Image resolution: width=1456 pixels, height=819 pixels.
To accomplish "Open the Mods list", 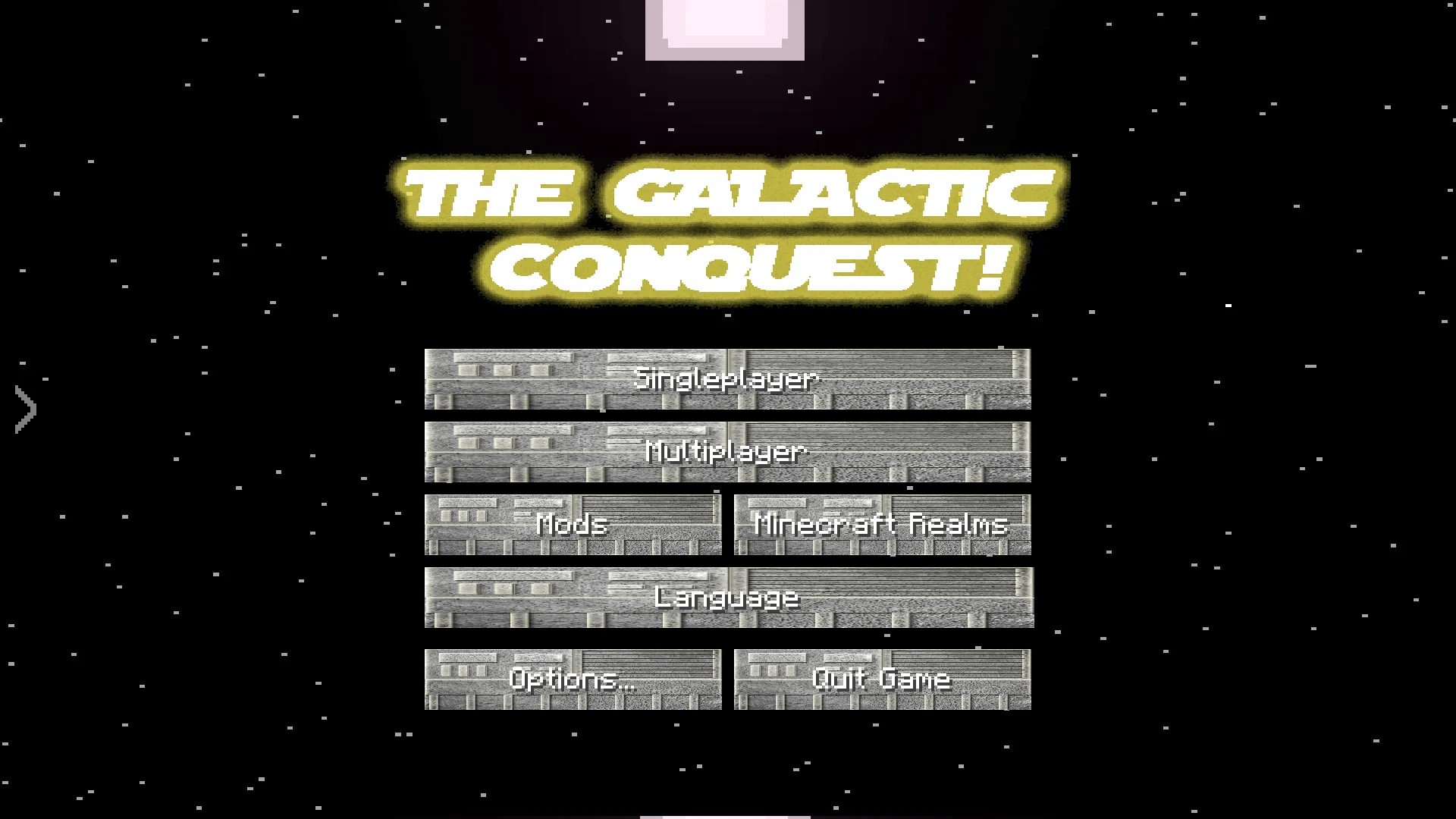I will pyautogui.click(x=572, y=524).
